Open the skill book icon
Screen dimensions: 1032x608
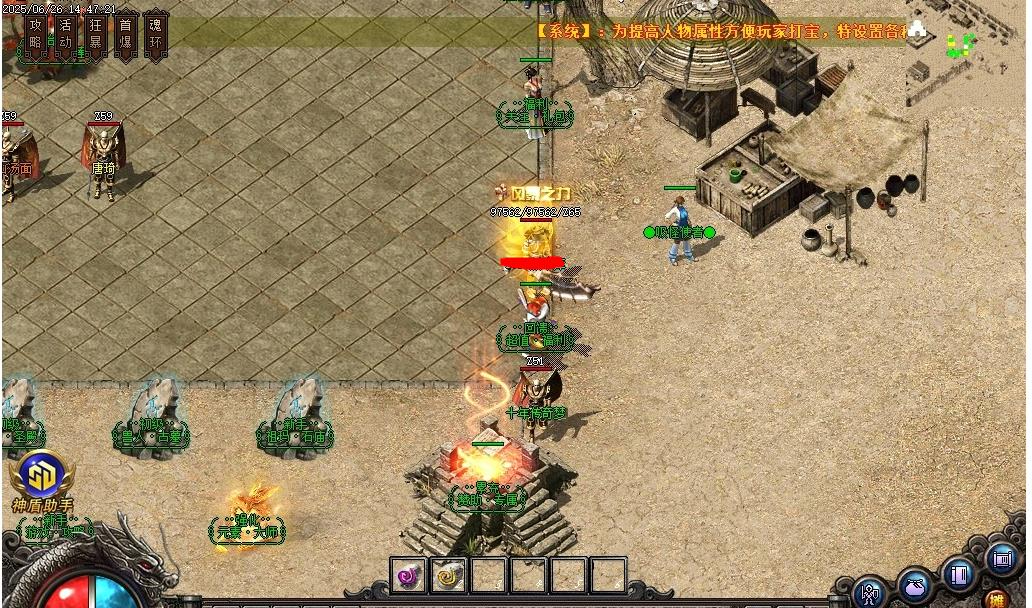(x=958, y=574)
